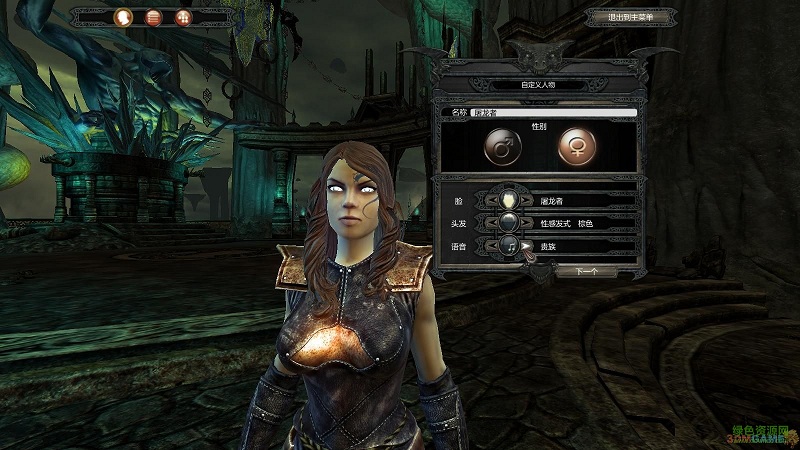Proceed with the 下一个 next button
Viewport: 800px width, 450px height.
coord(586,270)
